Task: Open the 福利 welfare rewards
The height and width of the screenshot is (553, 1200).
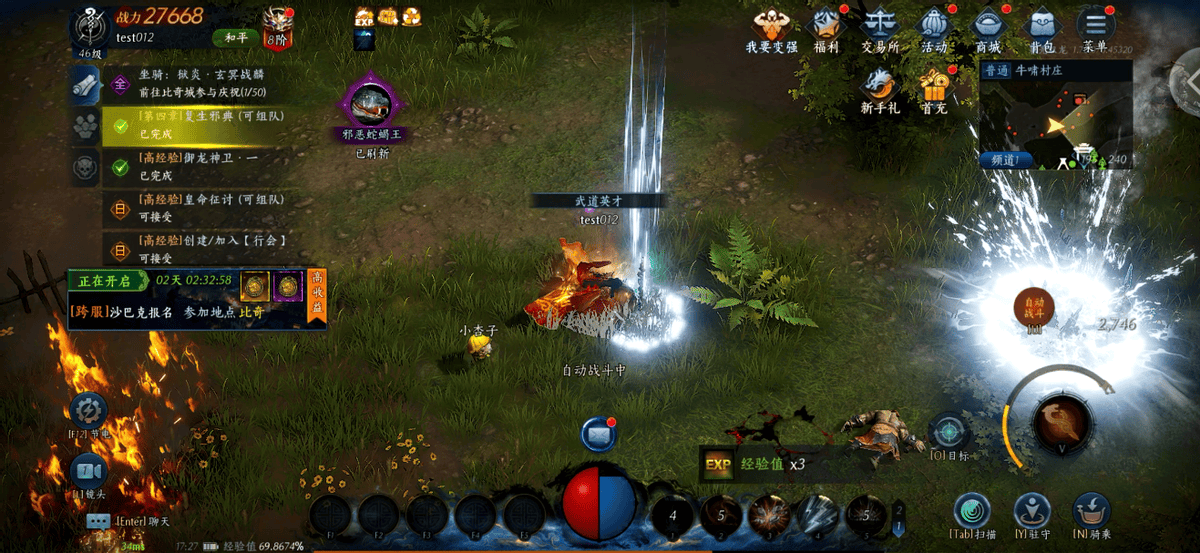Action: click(826, 27)
